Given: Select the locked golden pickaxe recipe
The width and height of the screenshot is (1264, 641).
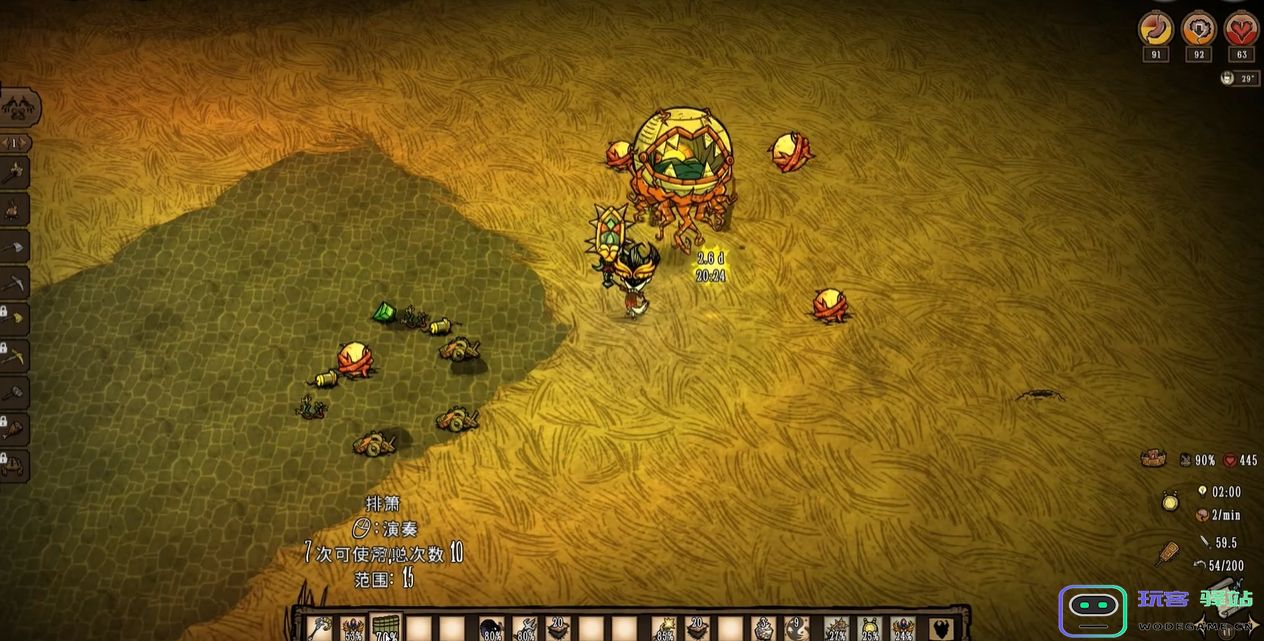Looking at the screenshot, I should tap(14, 355).
